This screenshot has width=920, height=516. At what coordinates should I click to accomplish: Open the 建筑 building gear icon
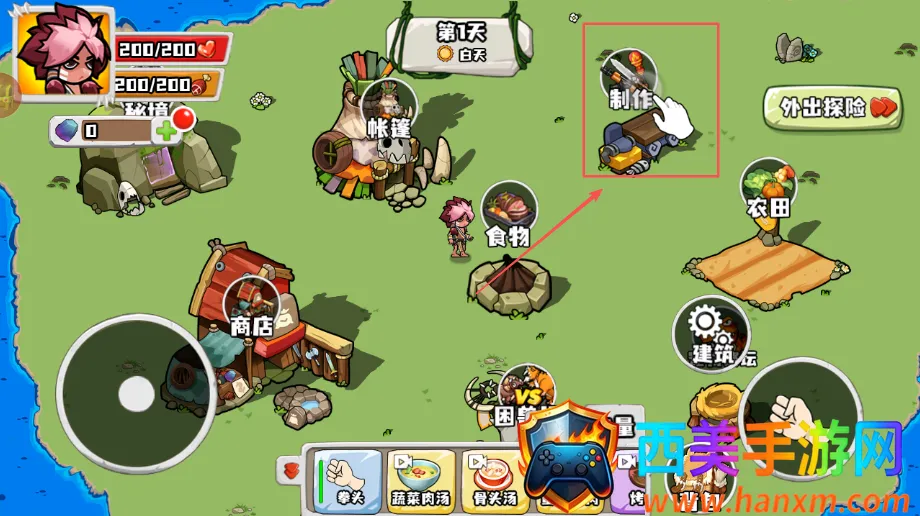(x=710, y=331)
